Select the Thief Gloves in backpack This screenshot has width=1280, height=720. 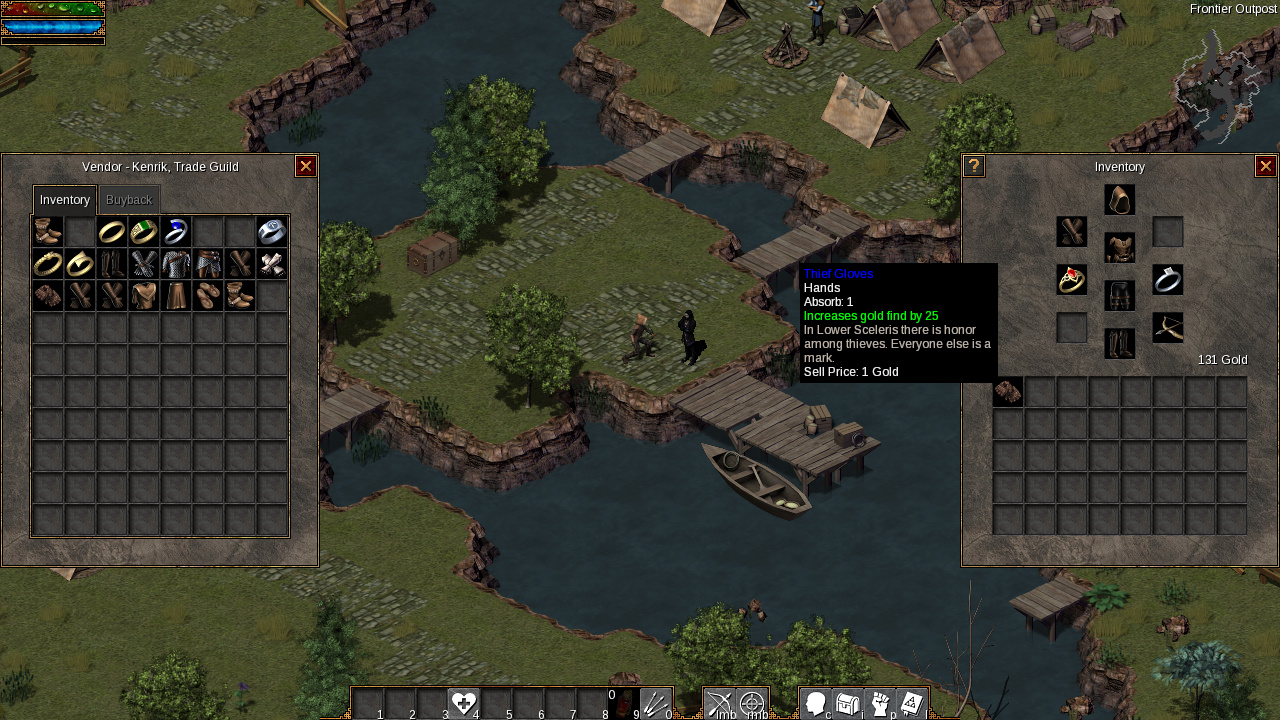click(1008, 392)
